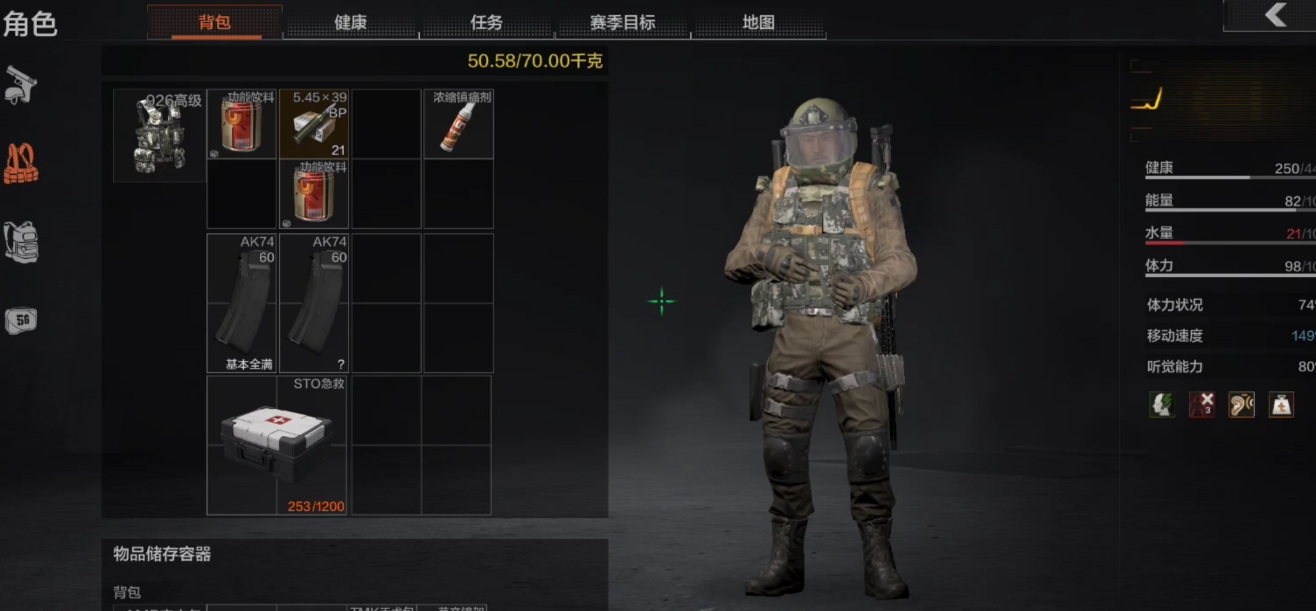Select the AK74 magazine marked 基本全满
The height and width of the screenshot is (611, 1316).
[242, 303]
